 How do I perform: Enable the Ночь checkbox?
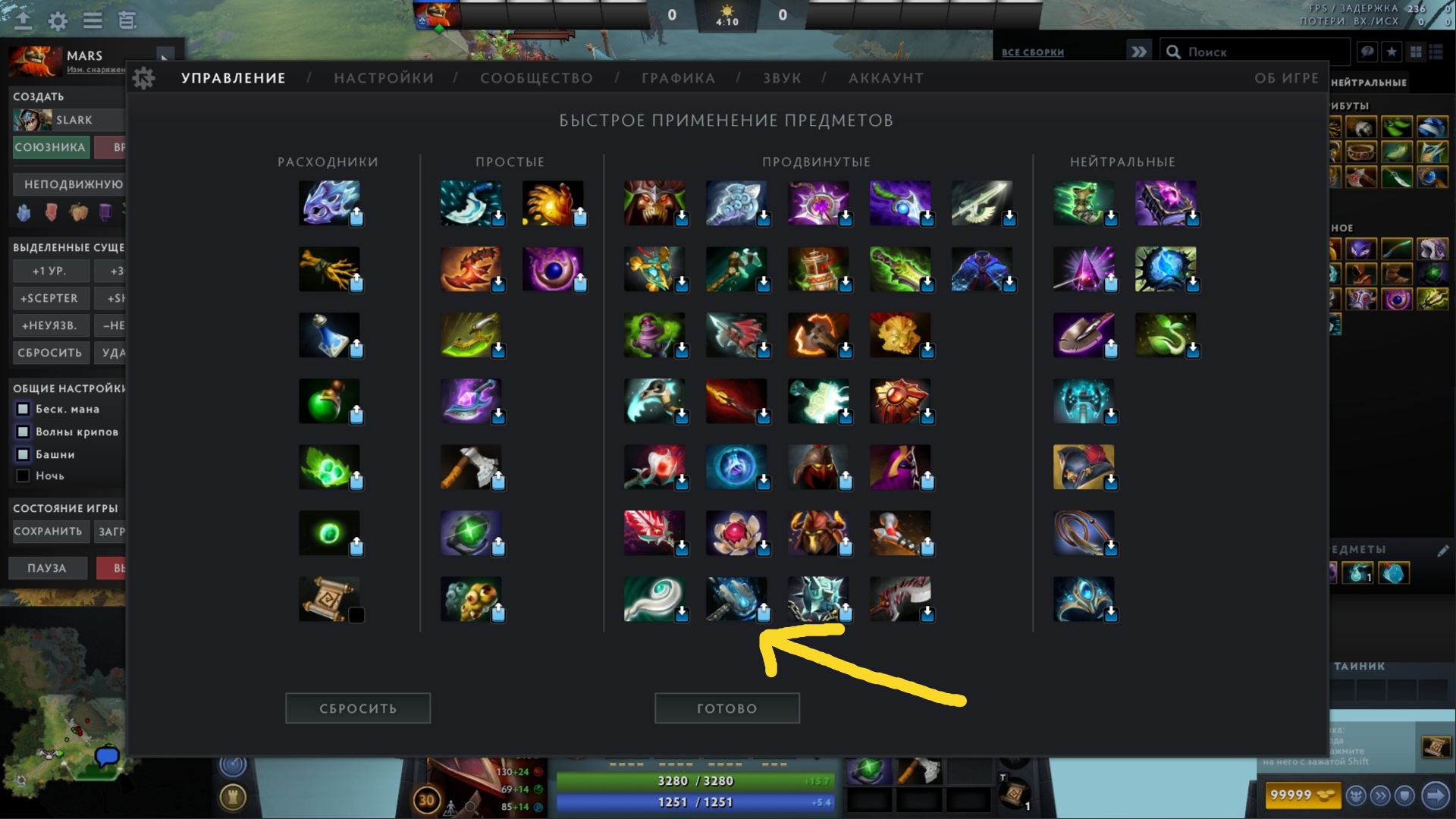tap(21, 475)
